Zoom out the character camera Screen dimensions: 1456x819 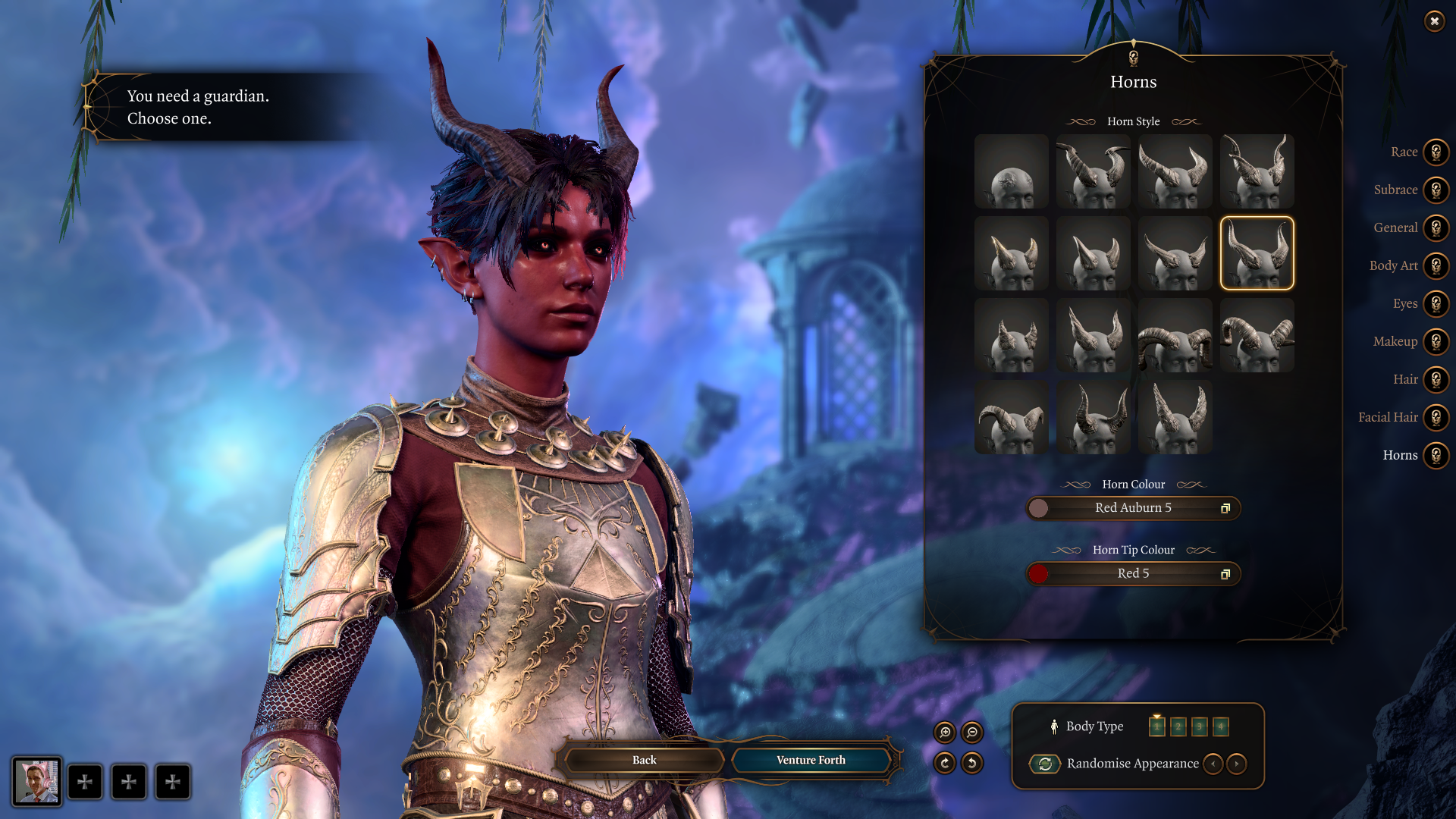tap(972, 733)
